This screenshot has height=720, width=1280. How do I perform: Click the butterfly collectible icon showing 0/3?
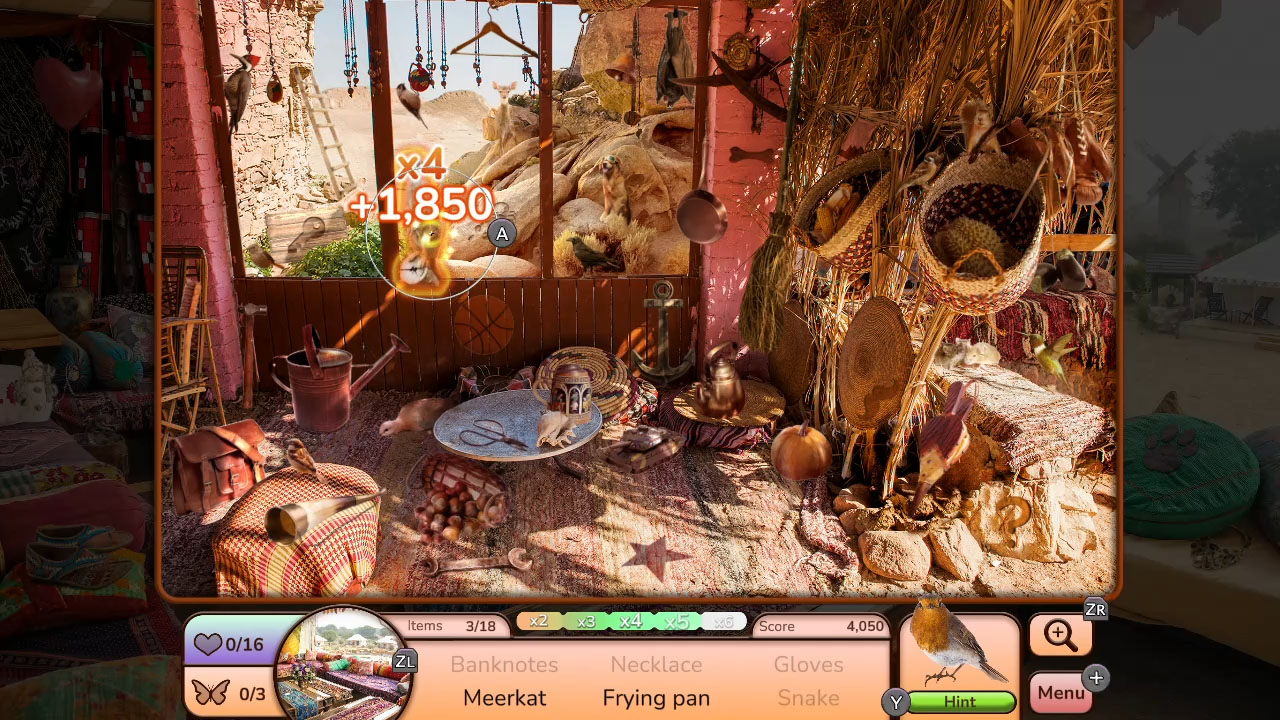pos(228,690)
